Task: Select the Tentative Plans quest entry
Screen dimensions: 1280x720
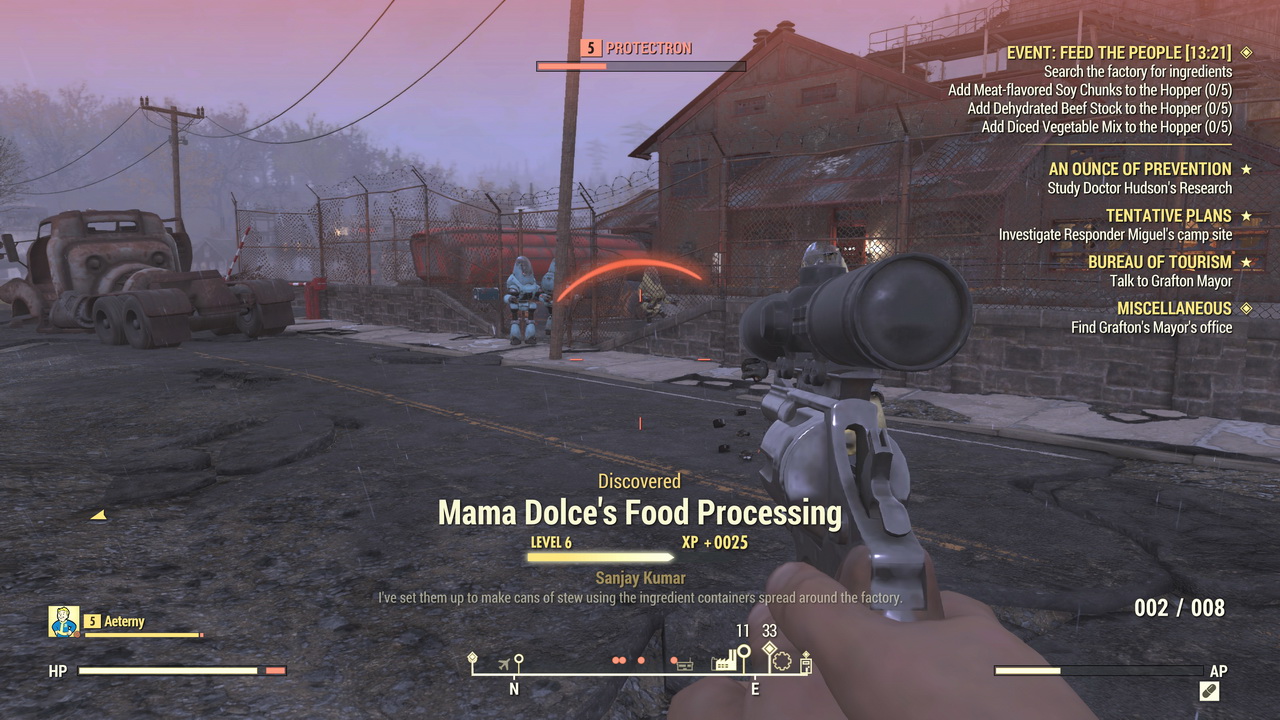Action: (1168, 216)
